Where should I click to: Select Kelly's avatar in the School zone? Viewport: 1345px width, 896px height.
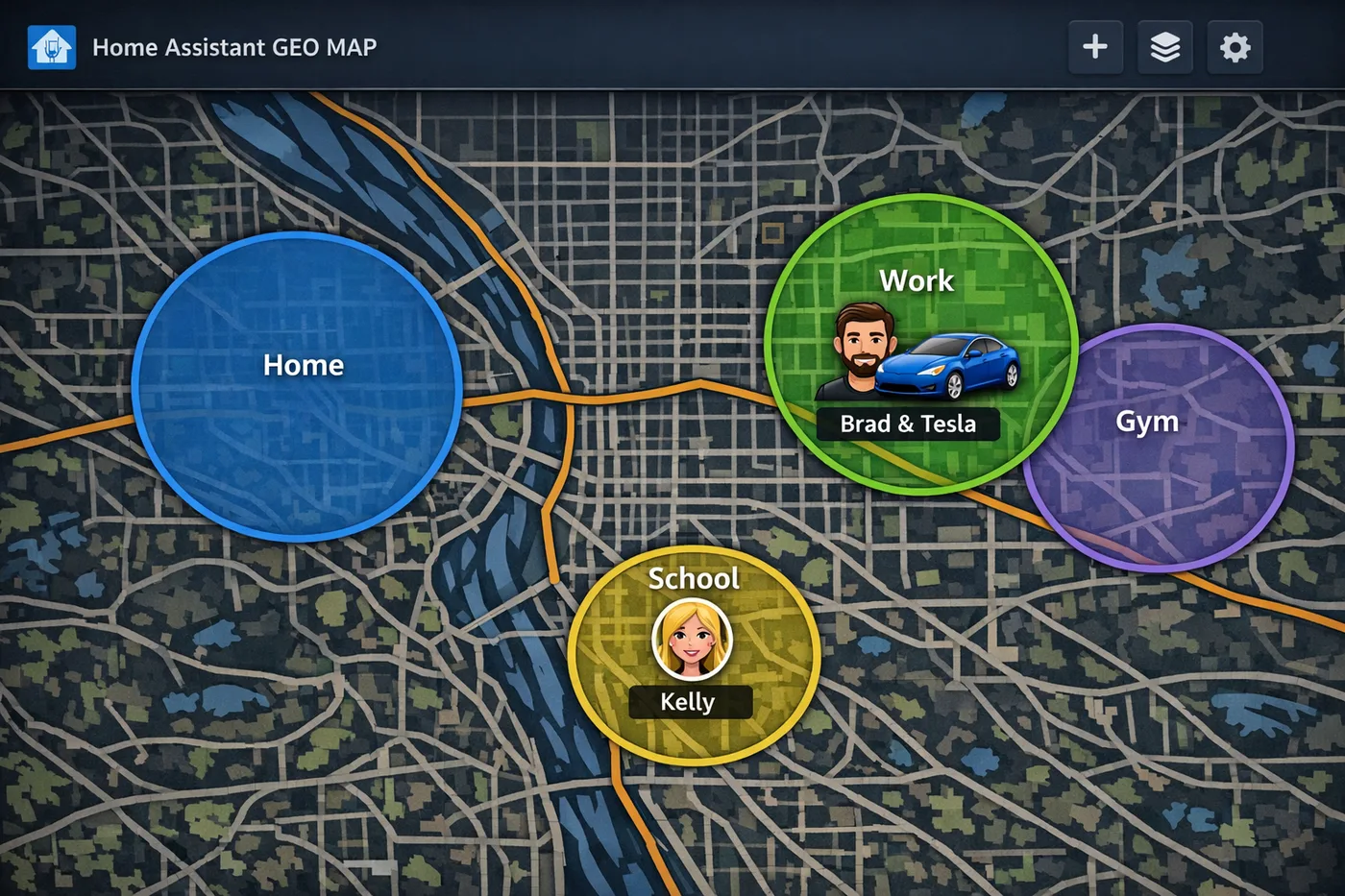pos(691,639)
